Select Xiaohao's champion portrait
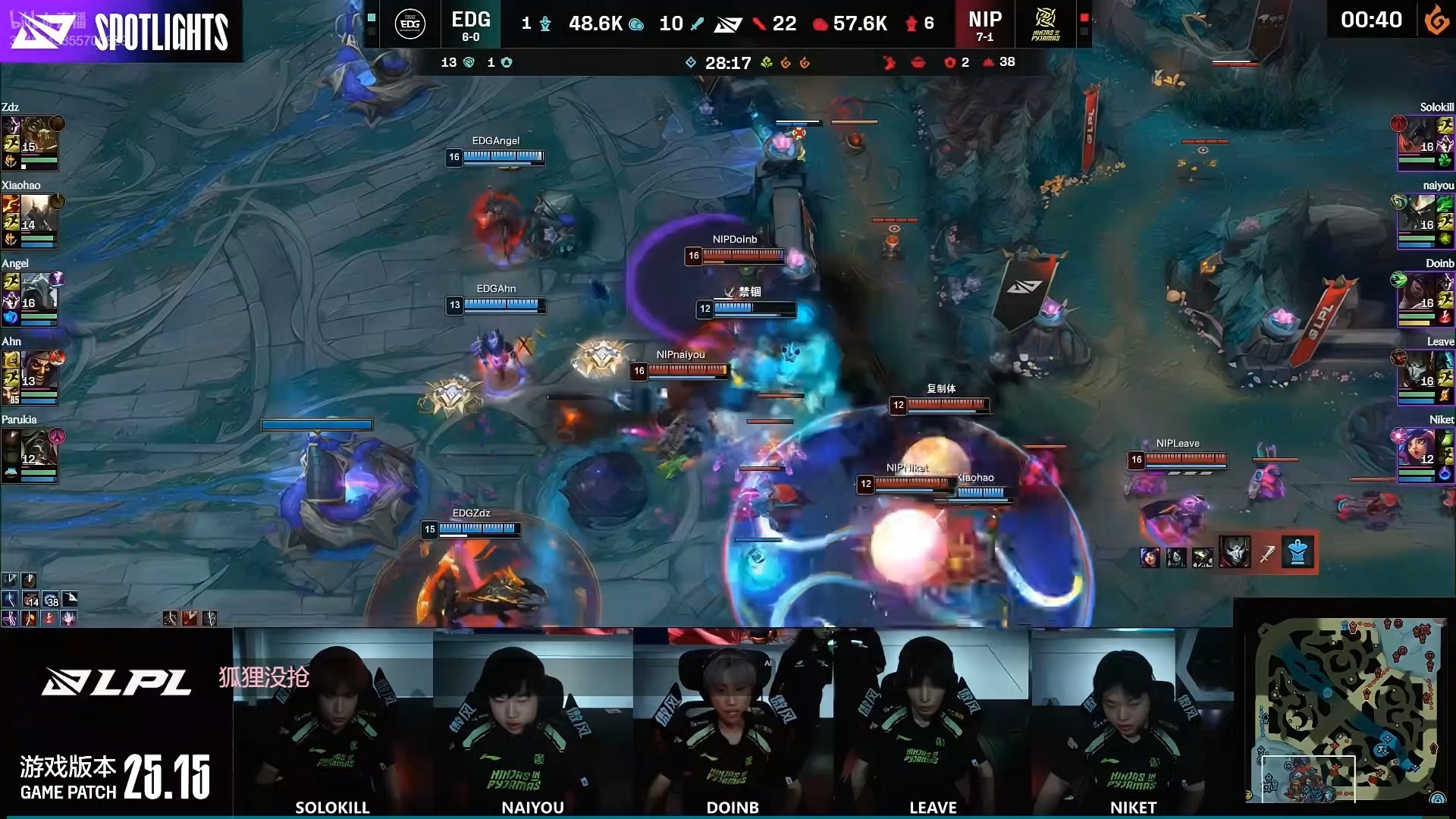The height and width of the screenshot is (819, 1456). click(x=38, y=215)
